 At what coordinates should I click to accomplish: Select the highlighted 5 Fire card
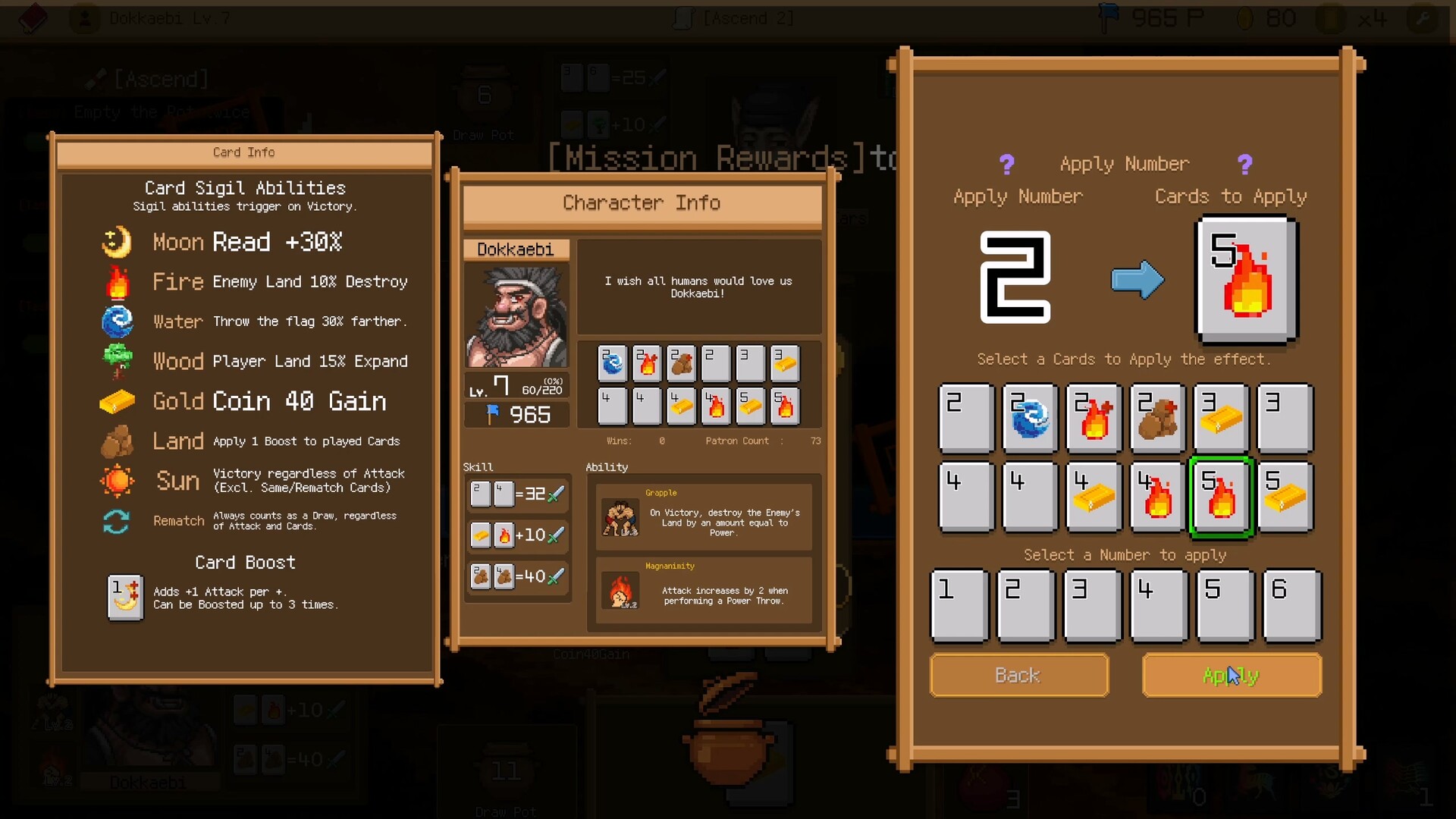1221,497
